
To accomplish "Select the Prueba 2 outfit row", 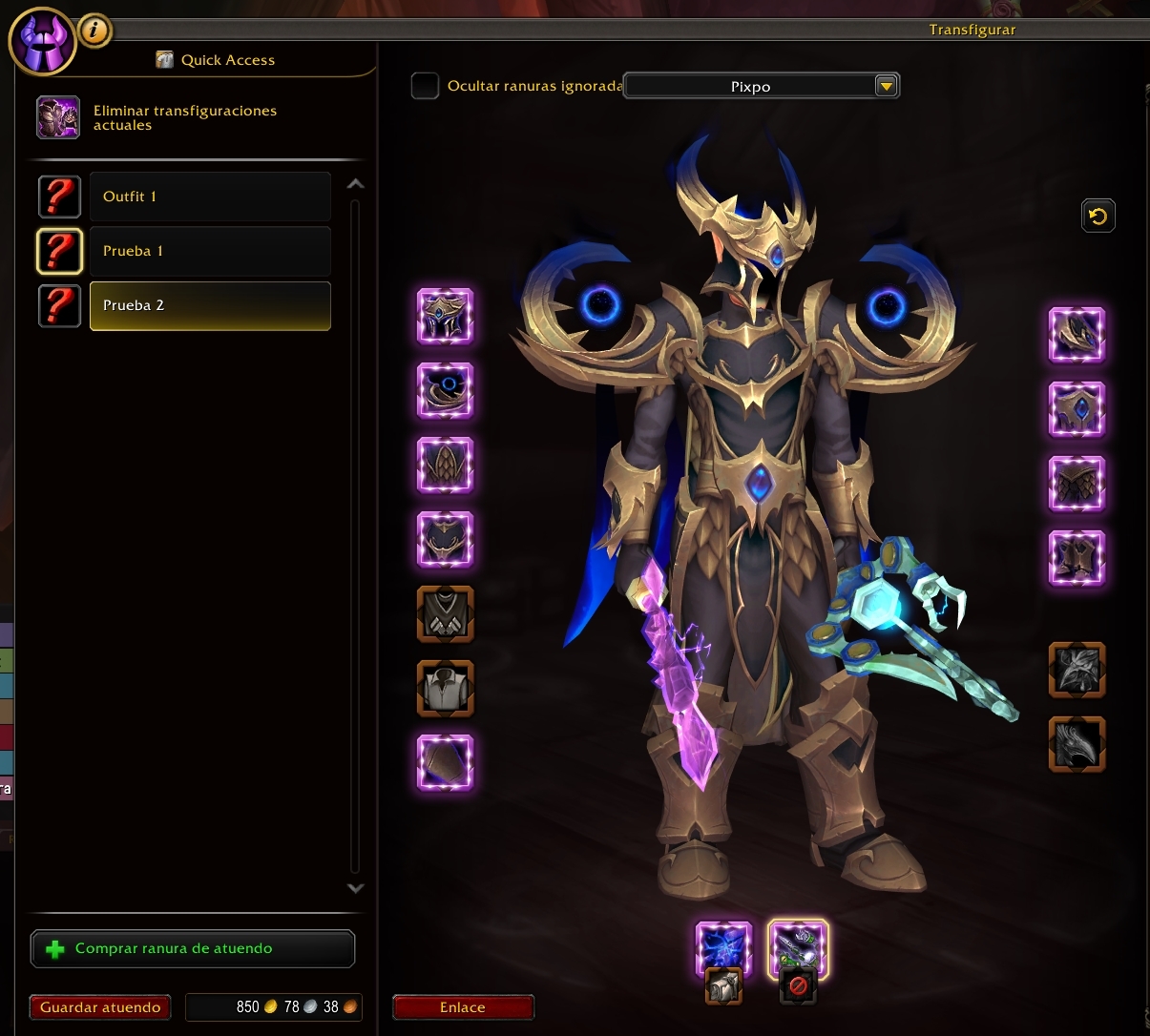I will pyautogui.click(x=209, y=305).
